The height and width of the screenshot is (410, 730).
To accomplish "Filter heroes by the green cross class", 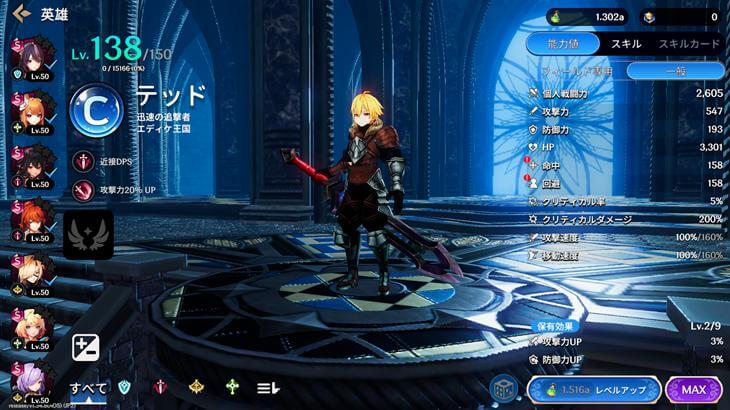I will pos(232,388).
